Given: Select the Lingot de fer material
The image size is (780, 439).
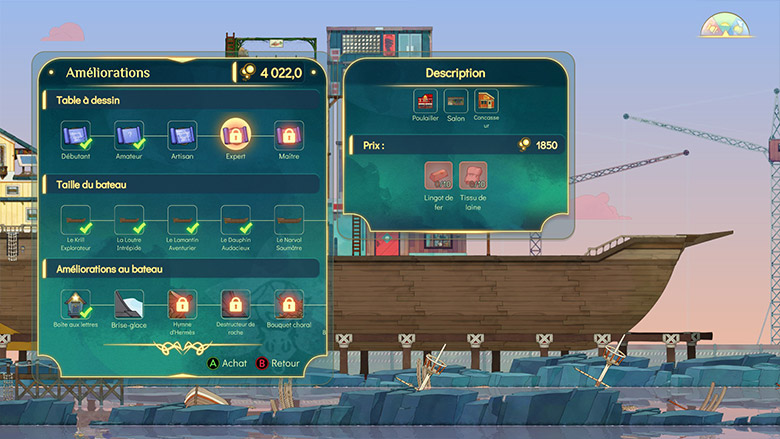Looking at the screenshot, I should pos(438,175).
